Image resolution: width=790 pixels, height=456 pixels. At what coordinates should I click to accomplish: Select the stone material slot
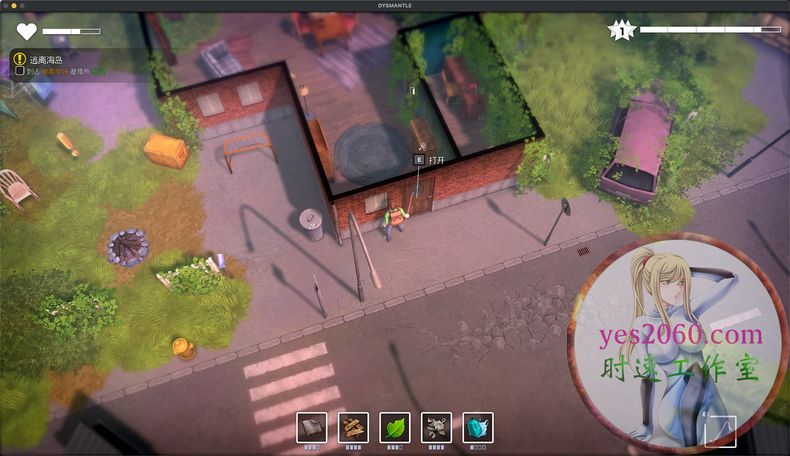coord(311,427)
